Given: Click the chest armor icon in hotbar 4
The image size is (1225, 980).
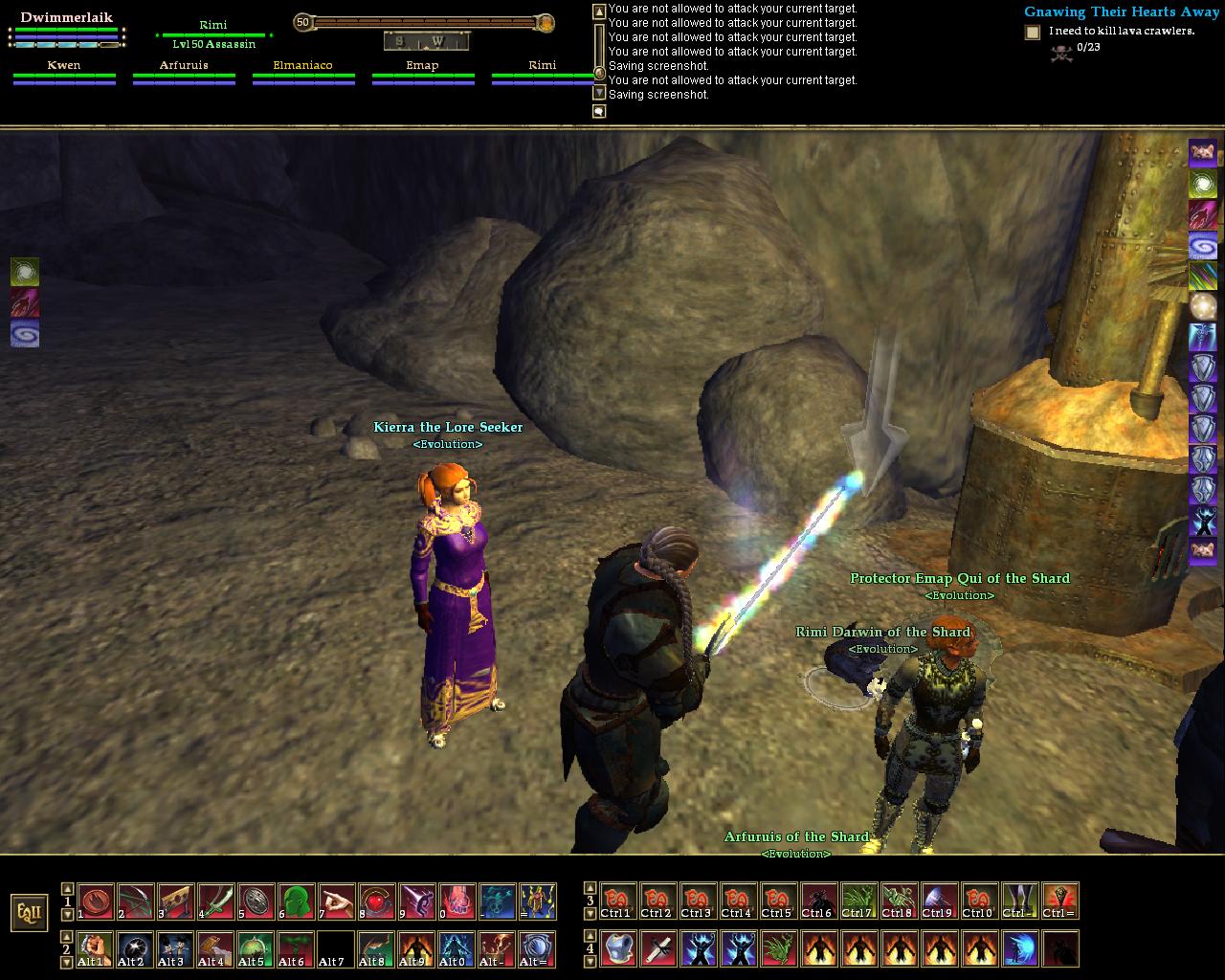Looking at the screenshot, I should coord(617,948).
